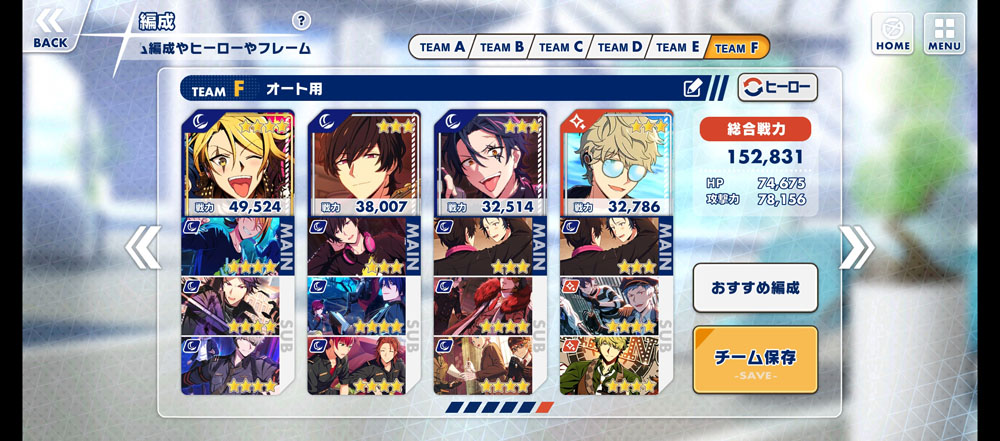1000x441 pixels.
Task: Edit the team name with pencil icon
Action: pos(692,88)
